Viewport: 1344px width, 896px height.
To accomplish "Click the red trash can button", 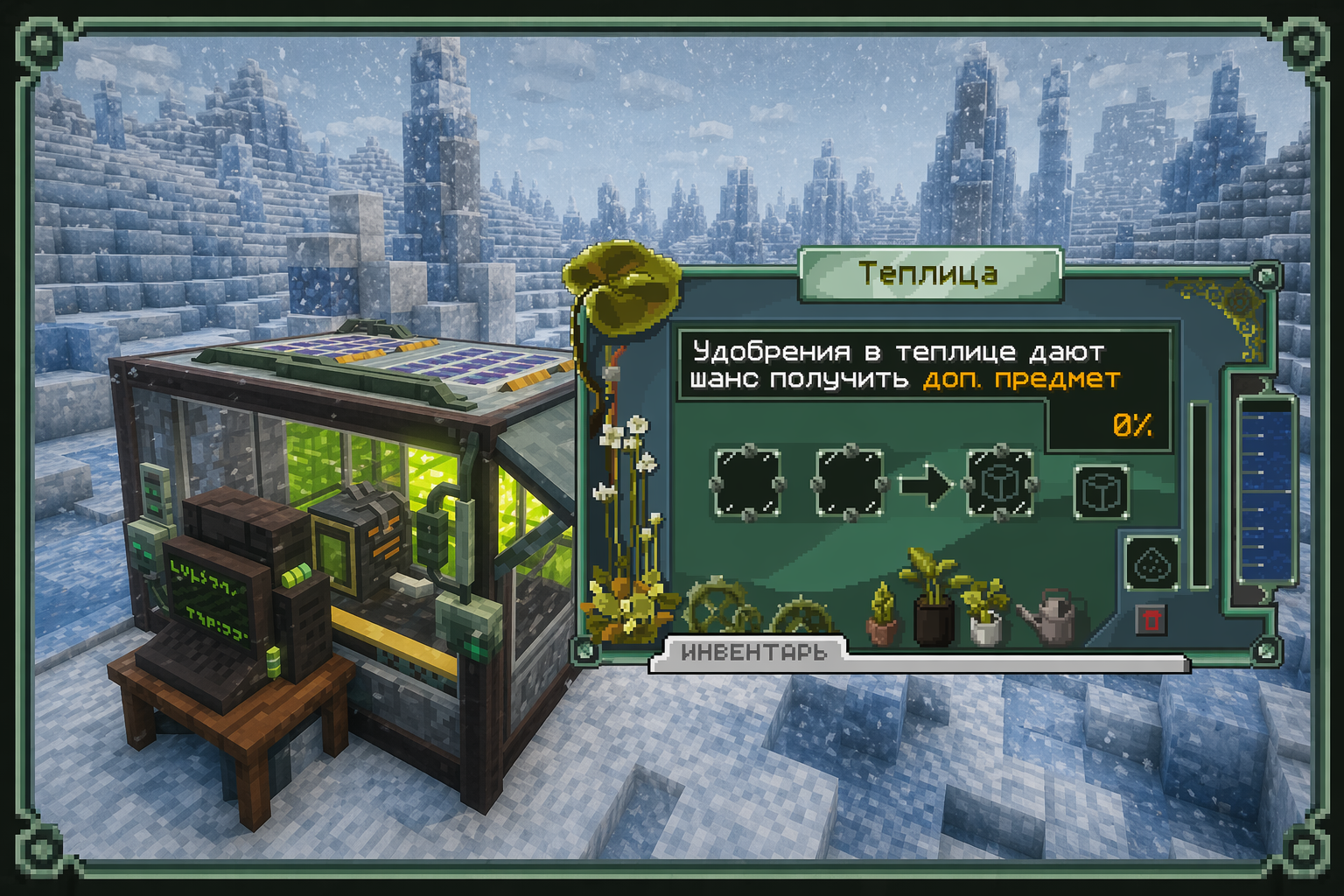I will tap(1151, 619).
